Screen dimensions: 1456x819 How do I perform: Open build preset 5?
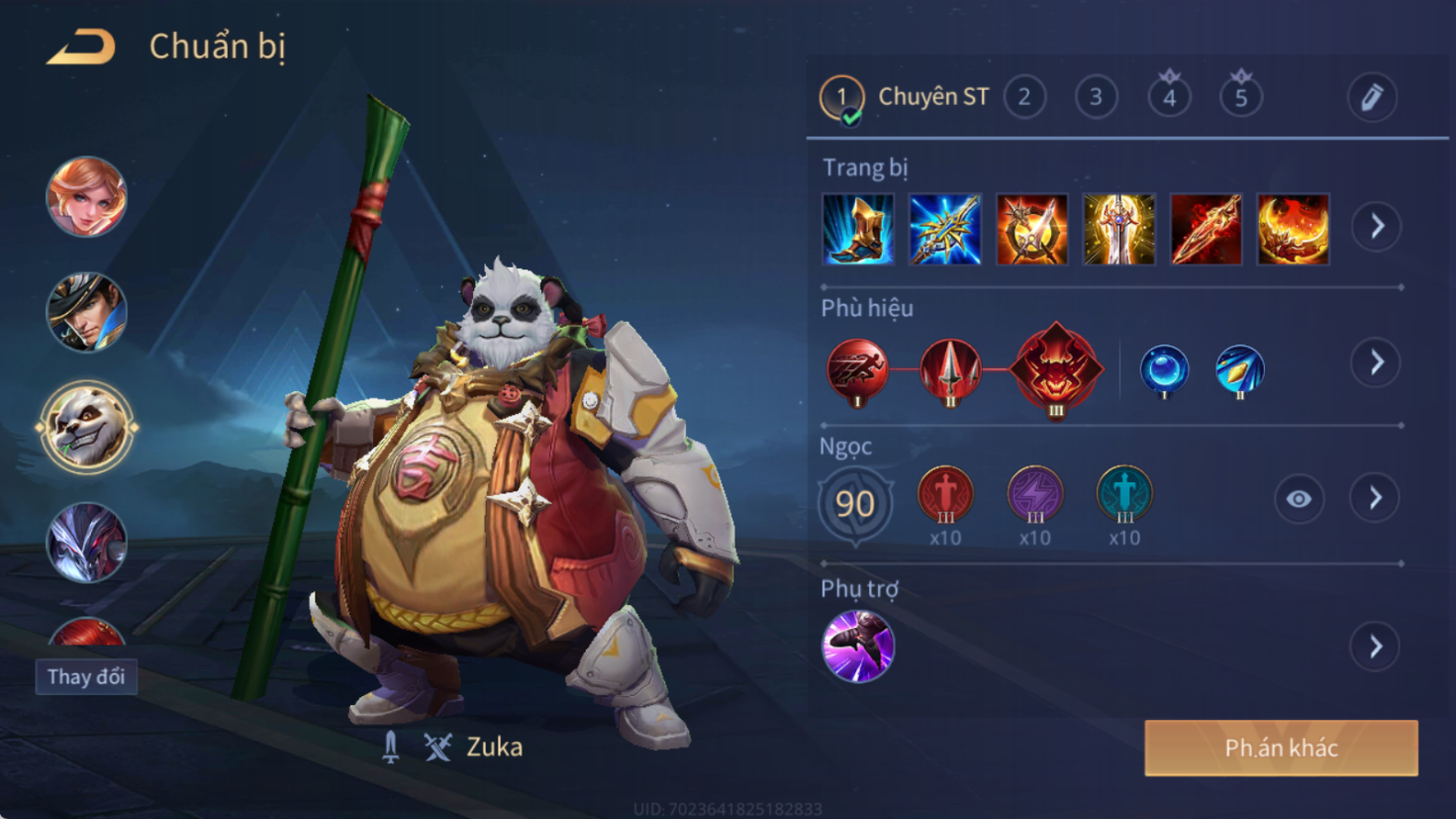[1240, 97]
